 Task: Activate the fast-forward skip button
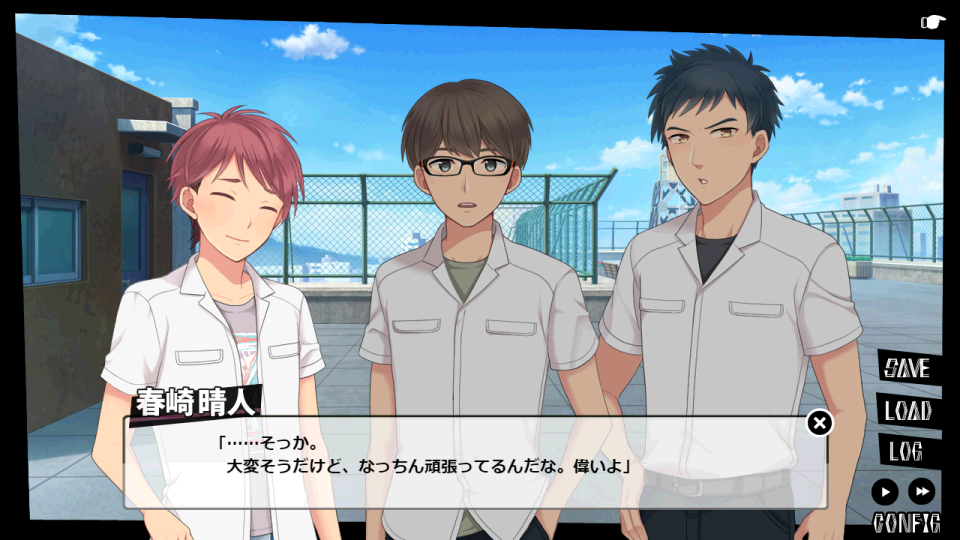[921, 491]
